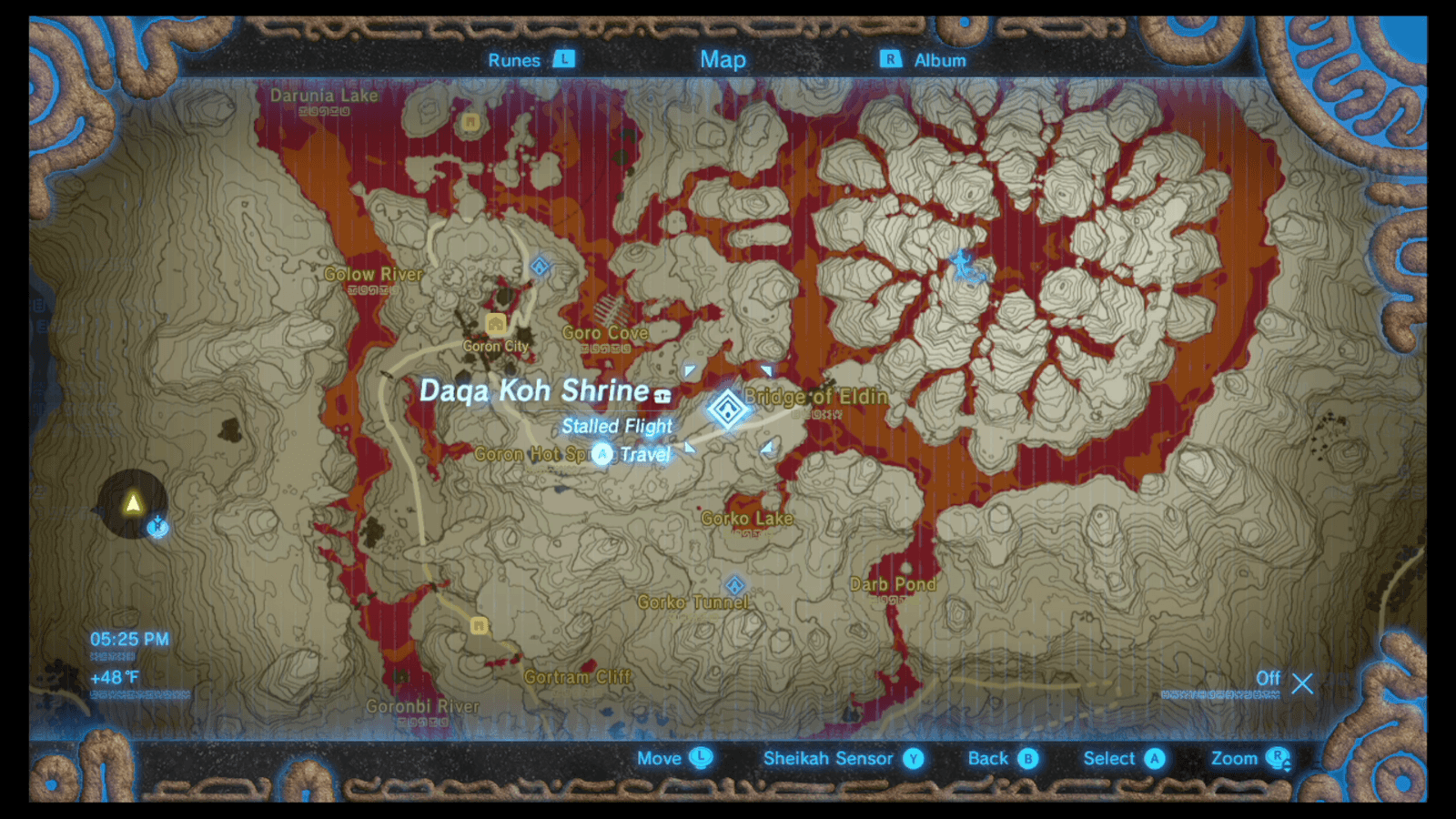Turn off the sensor target using the X control
The height and width of the screenshot is (819, 1456).
1302,684
